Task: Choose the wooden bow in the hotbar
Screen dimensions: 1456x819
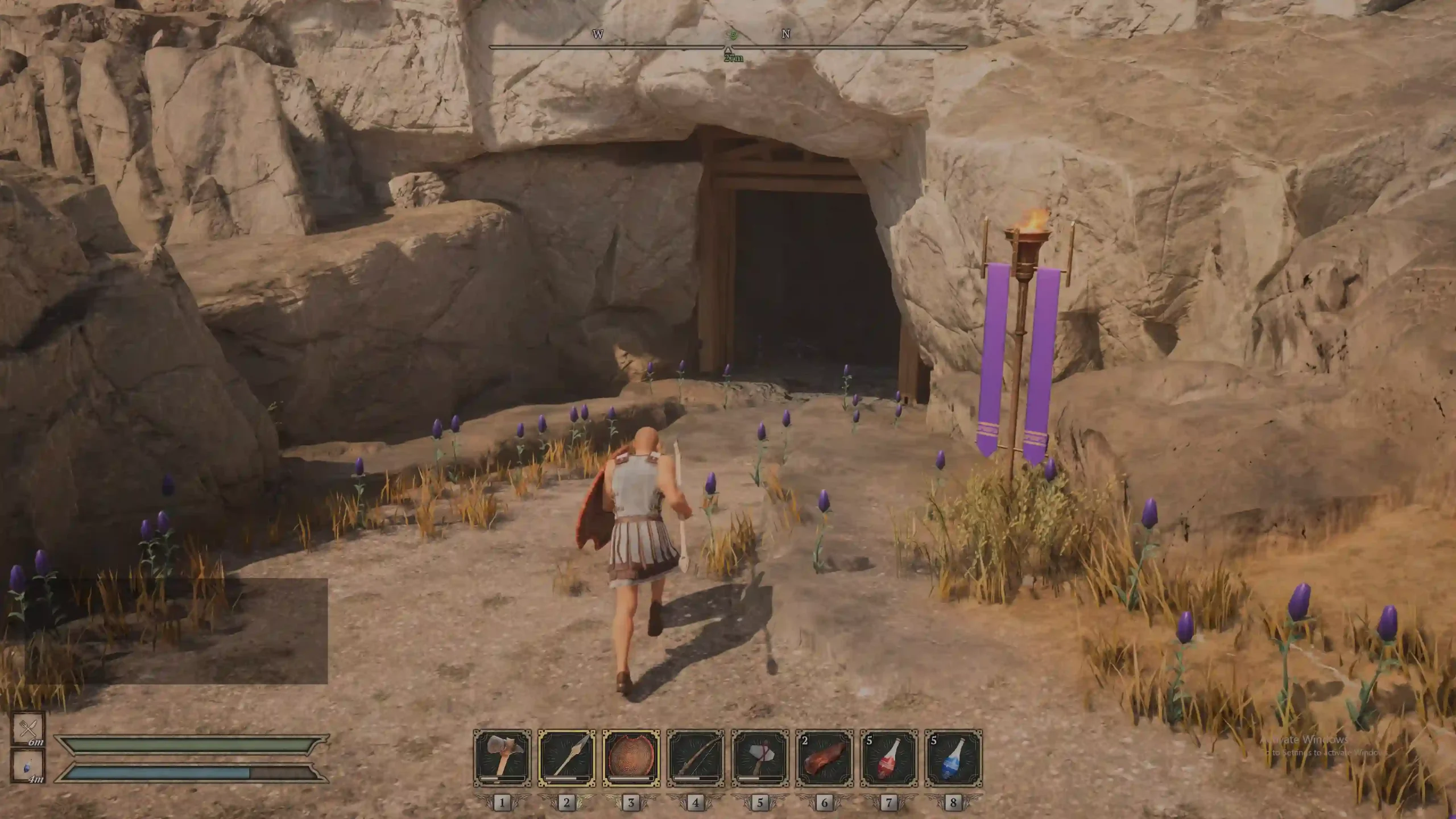Action: [x=695, y=758]
